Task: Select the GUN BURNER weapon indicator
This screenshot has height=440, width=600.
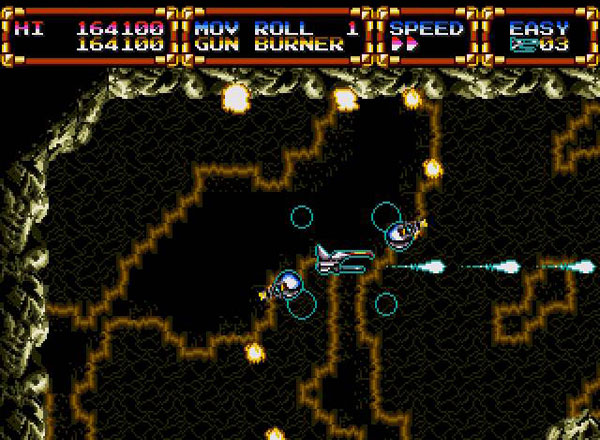Action: pyautogui.click(x=269, y=45)
